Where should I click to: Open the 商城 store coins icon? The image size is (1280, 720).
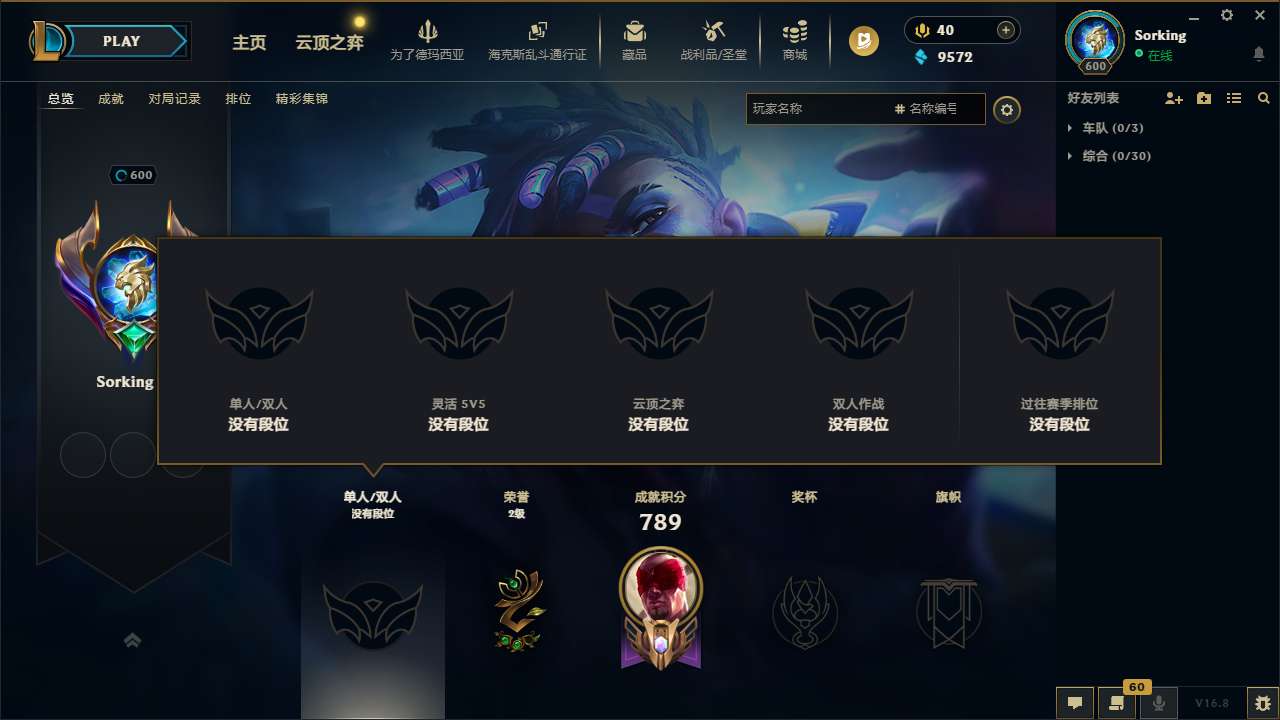795,31
